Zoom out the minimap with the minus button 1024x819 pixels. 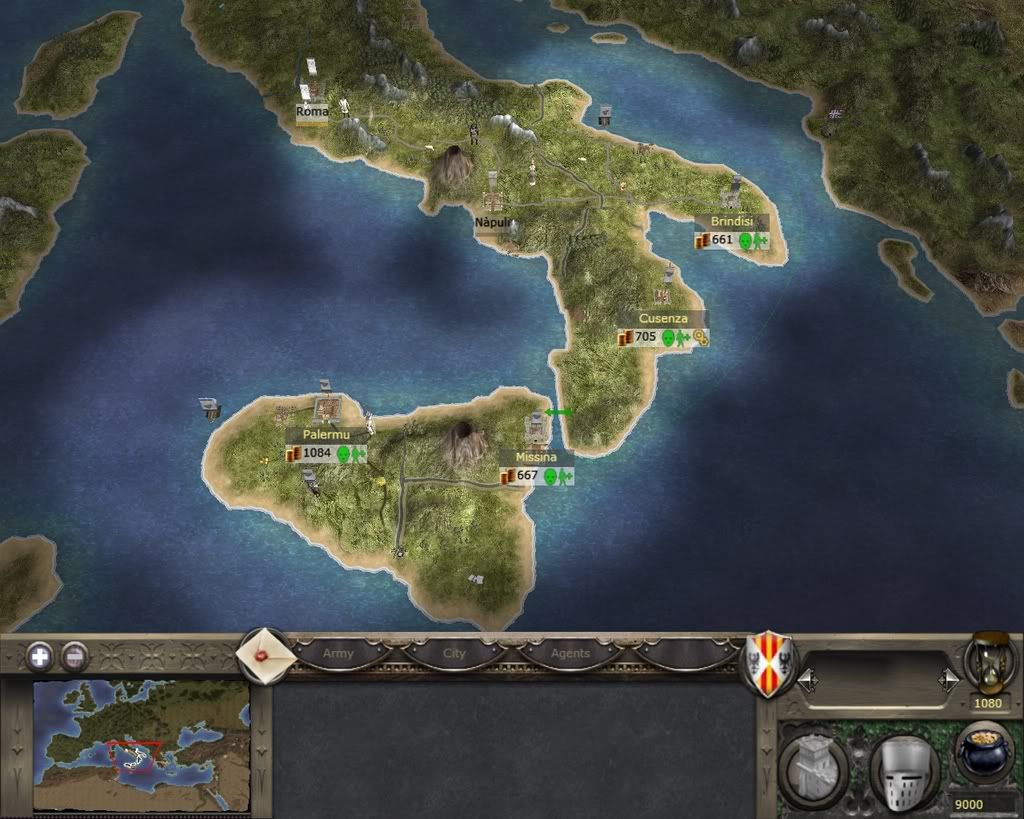(x=75, y=656)
